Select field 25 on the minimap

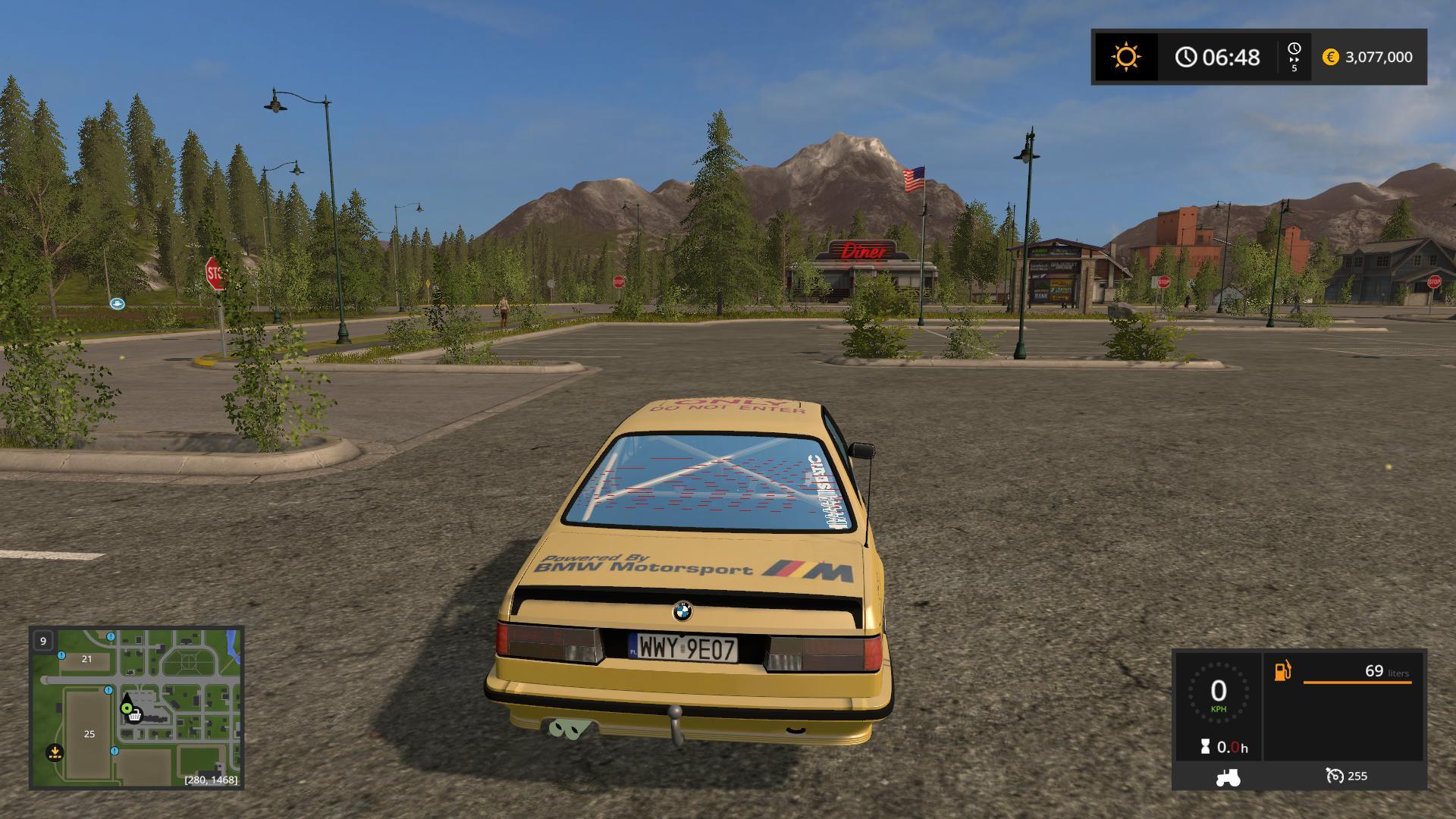(x=89, y=734)
